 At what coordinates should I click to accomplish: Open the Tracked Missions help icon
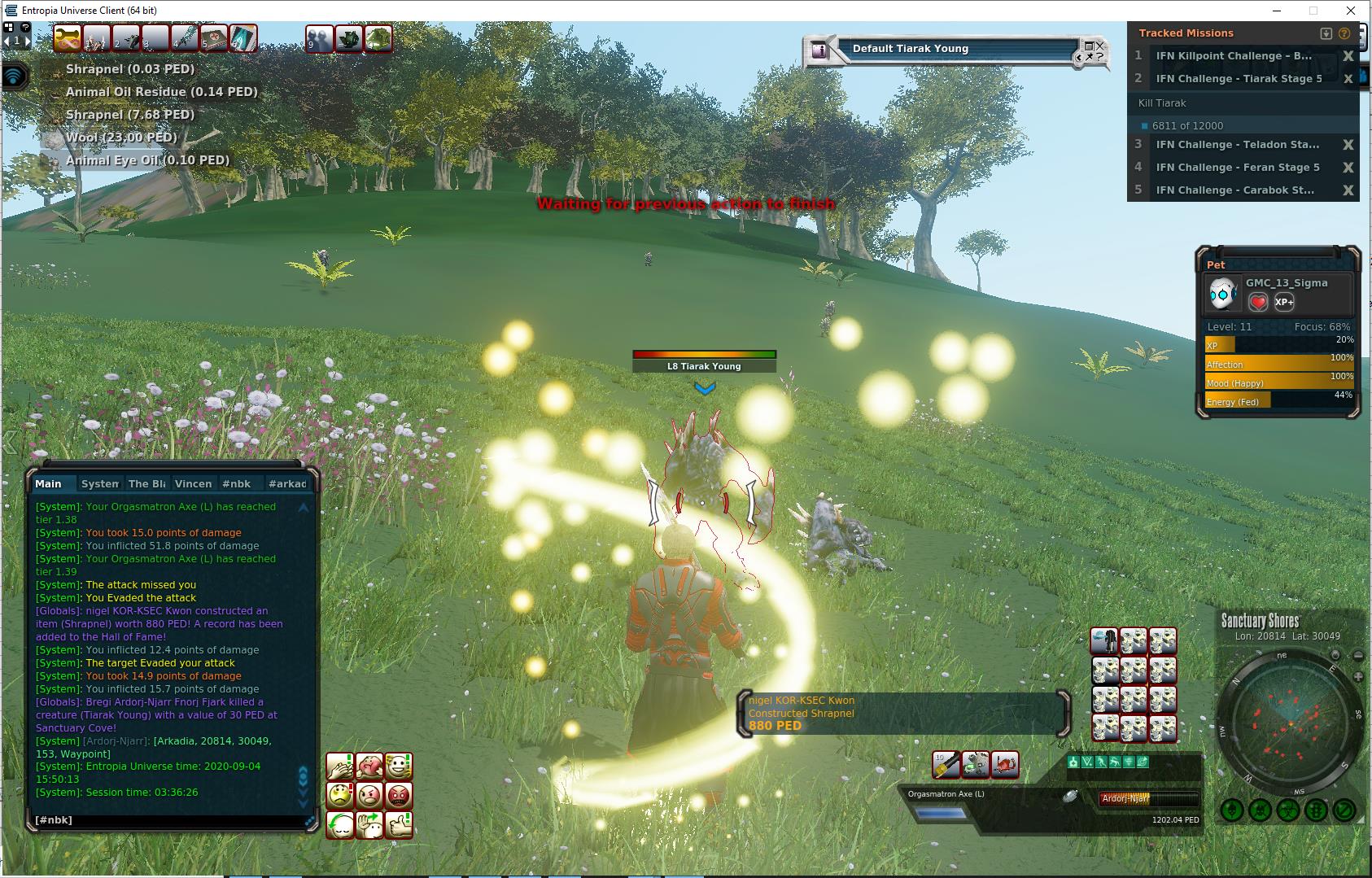coord(1344,33)
